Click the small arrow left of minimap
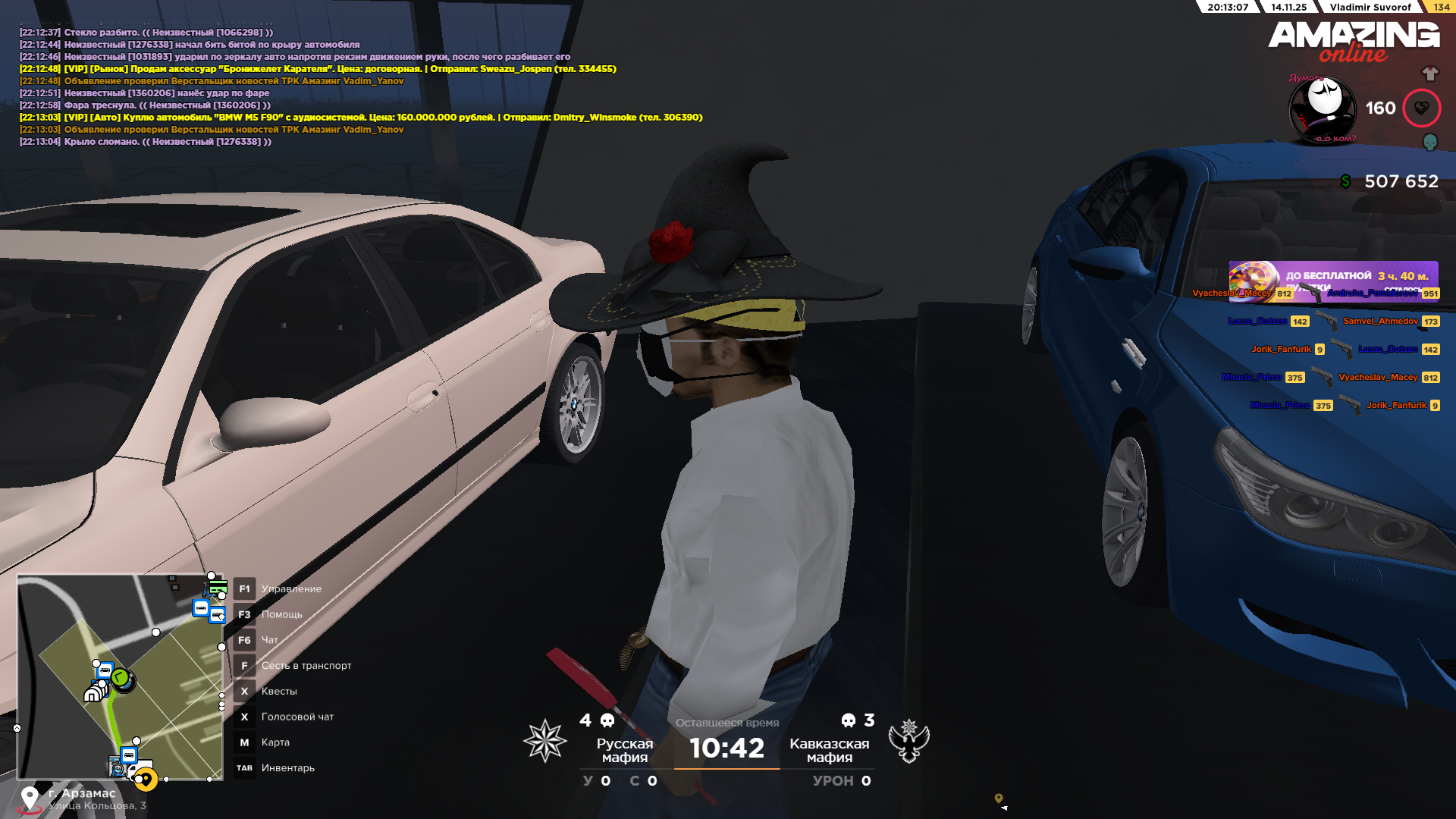This screenshot has width=1456, height=819. point(17,728)
